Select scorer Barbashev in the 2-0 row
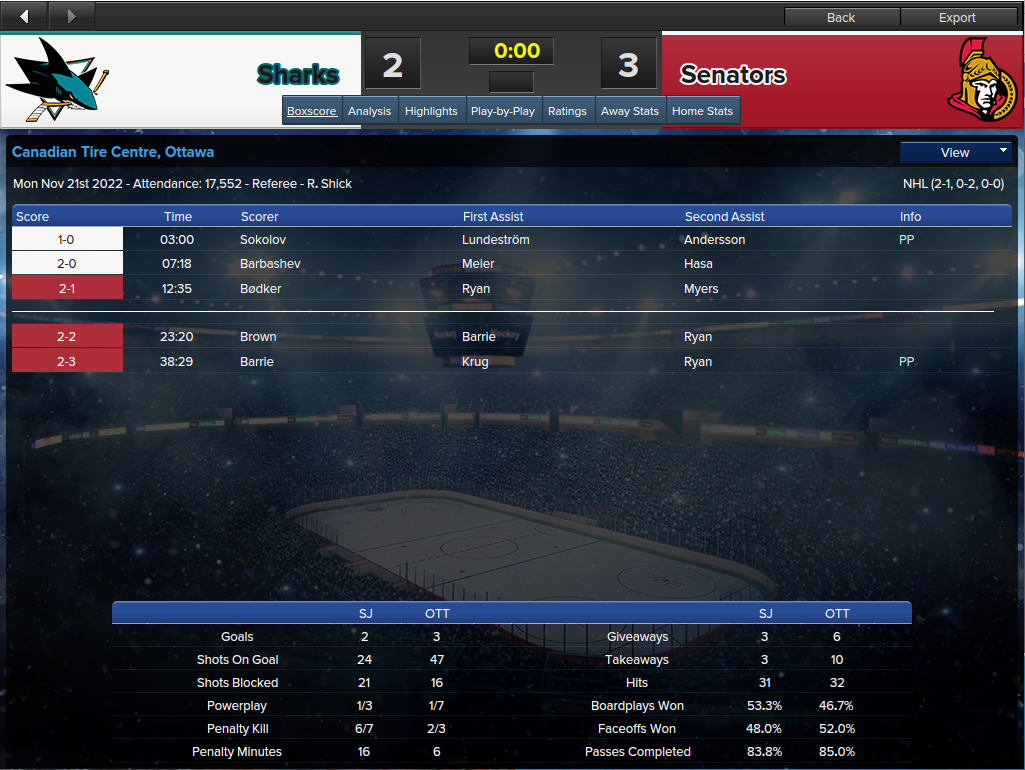1025x770 pixels. tap(270, 264)
